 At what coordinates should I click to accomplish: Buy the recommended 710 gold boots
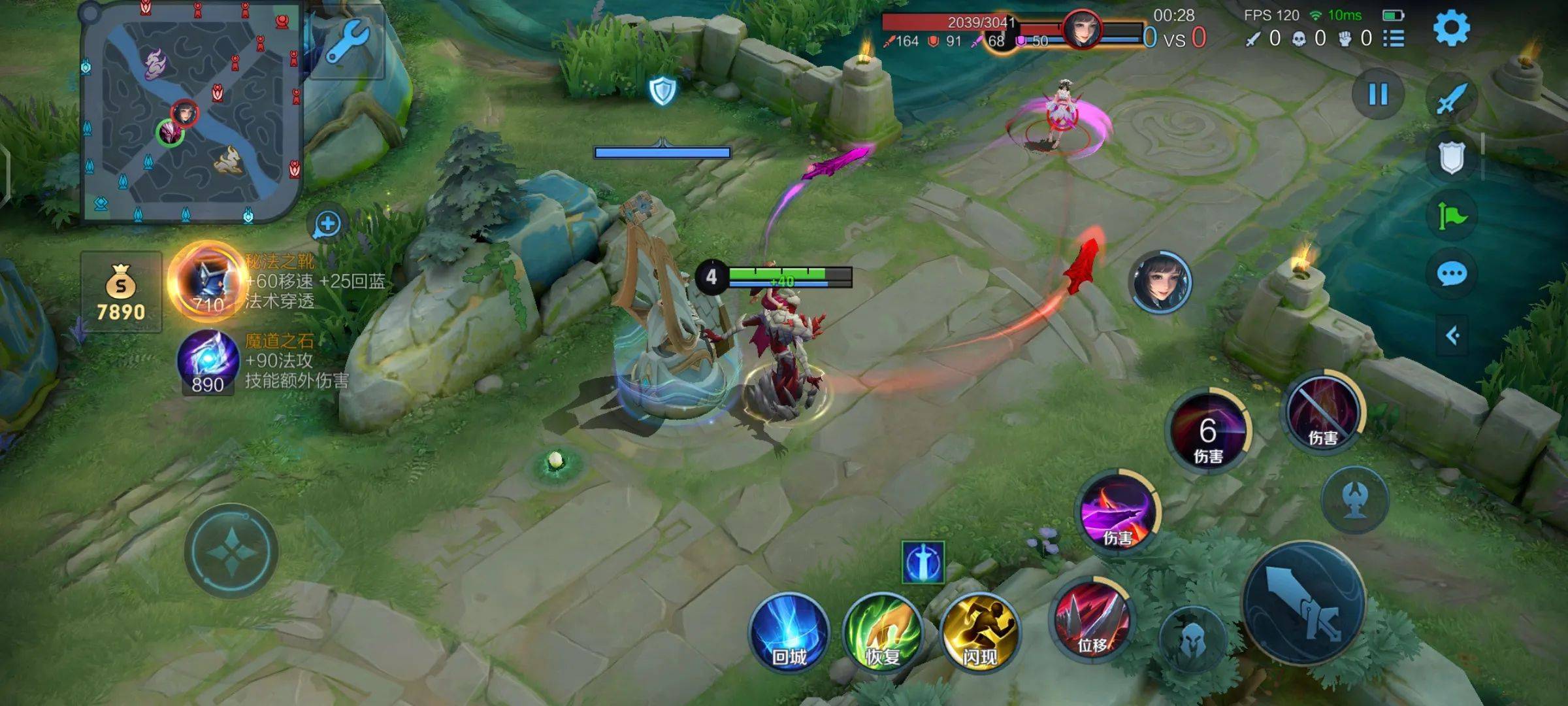pyautogui.click(x=208, y=281)
